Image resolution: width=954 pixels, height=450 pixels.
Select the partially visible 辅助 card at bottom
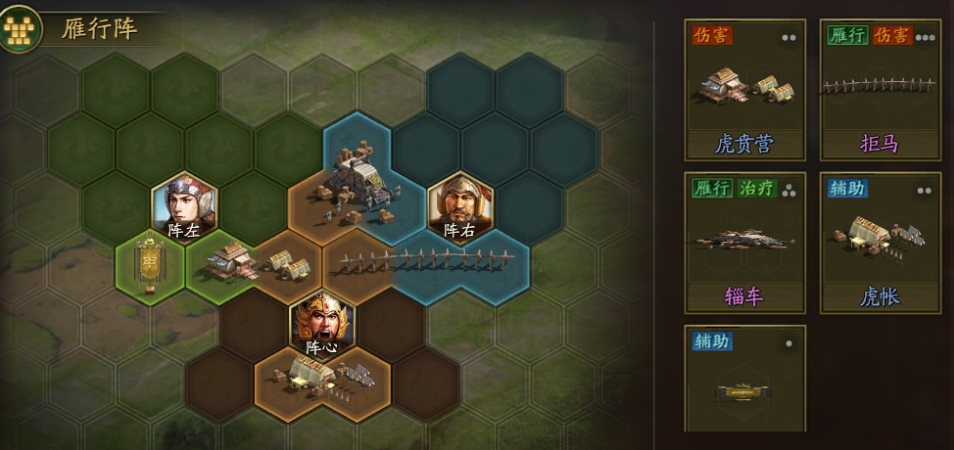pos(744,378)
